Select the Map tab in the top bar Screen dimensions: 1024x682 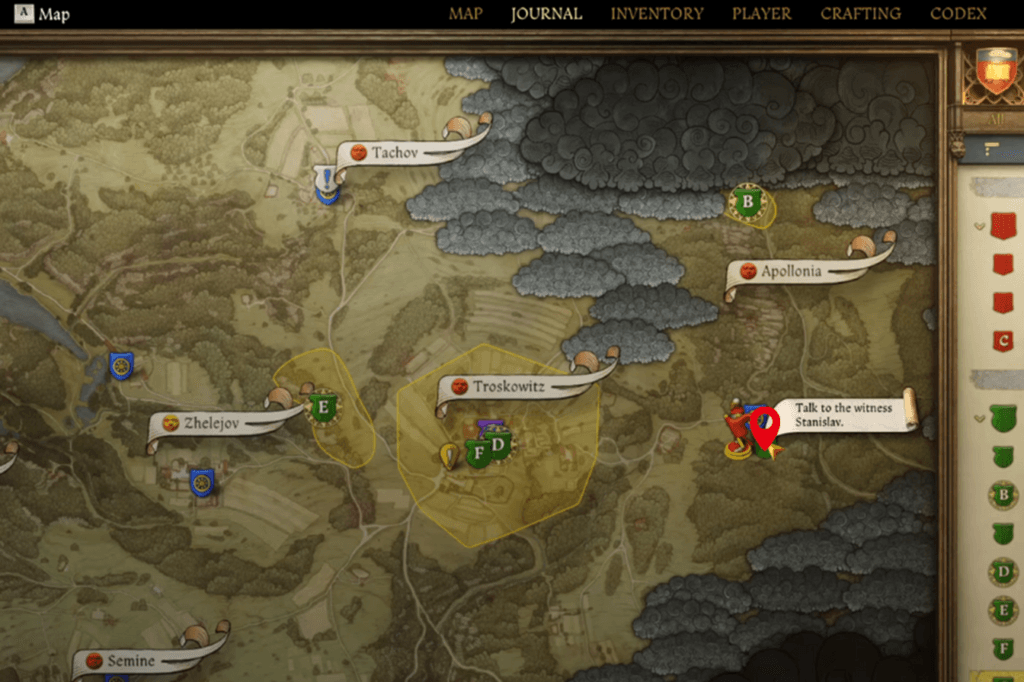(x=465, y=14)
